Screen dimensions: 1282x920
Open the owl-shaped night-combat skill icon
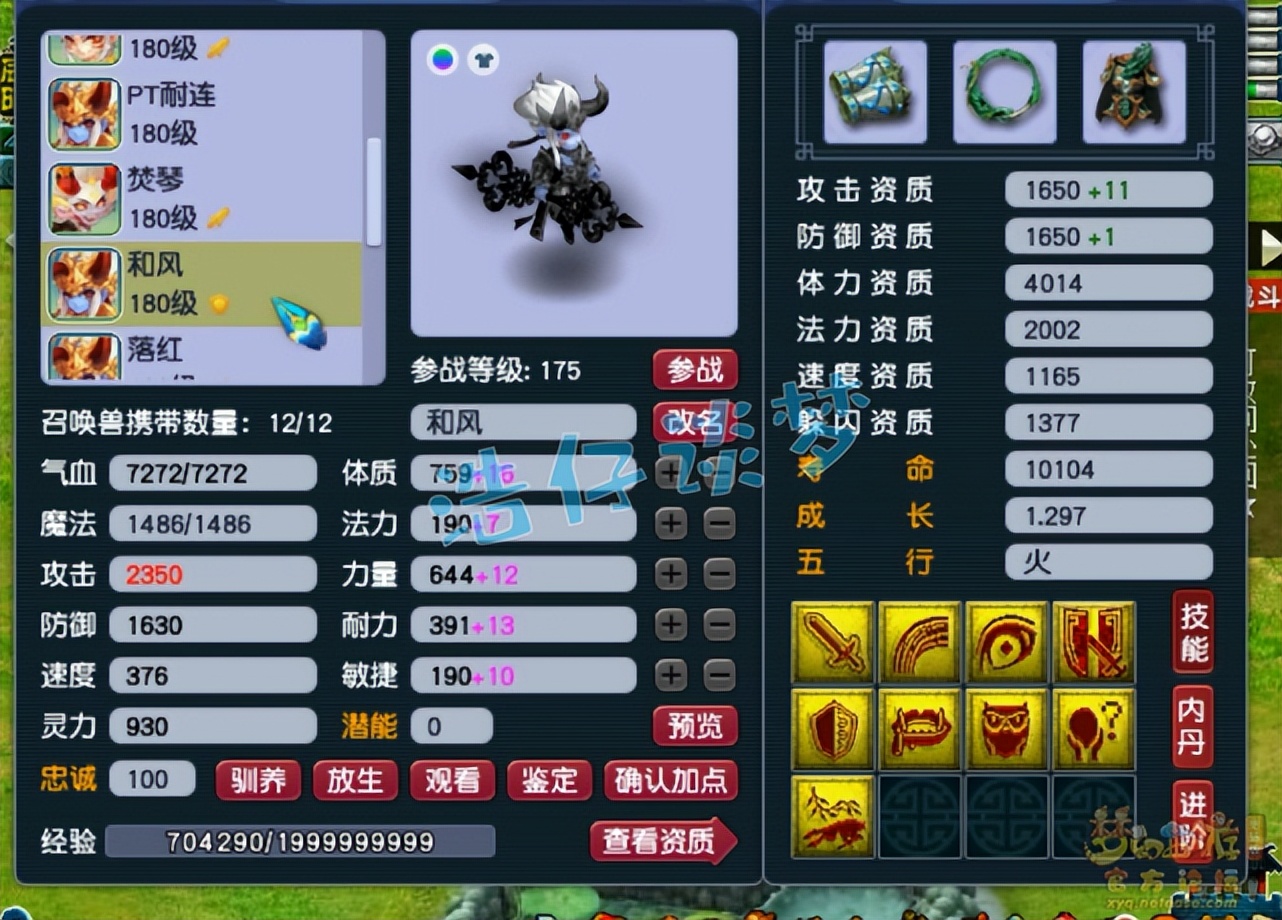[1007, 727]
